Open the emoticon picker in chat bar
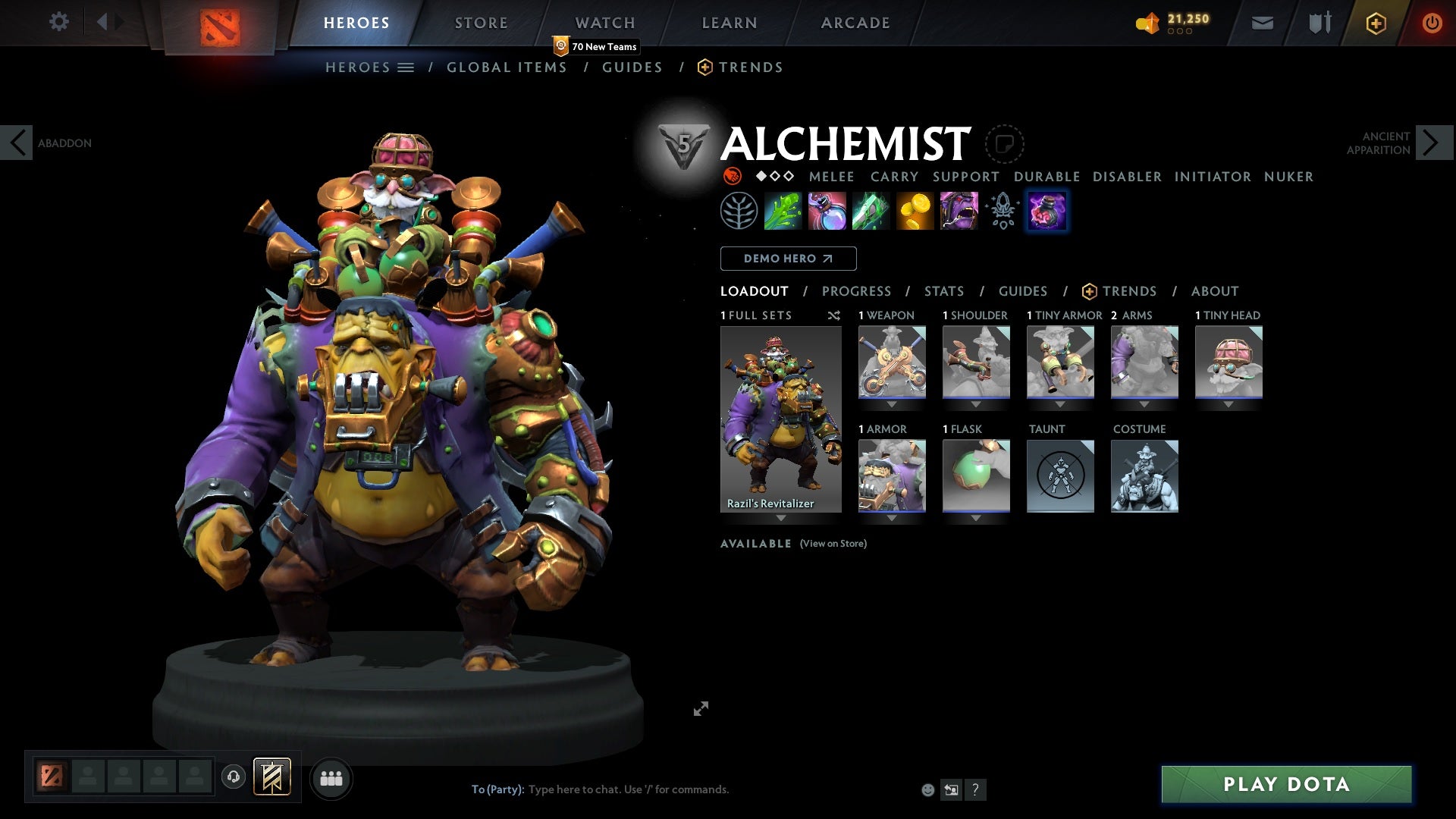 pyautogui.click(x=927, y=789)
